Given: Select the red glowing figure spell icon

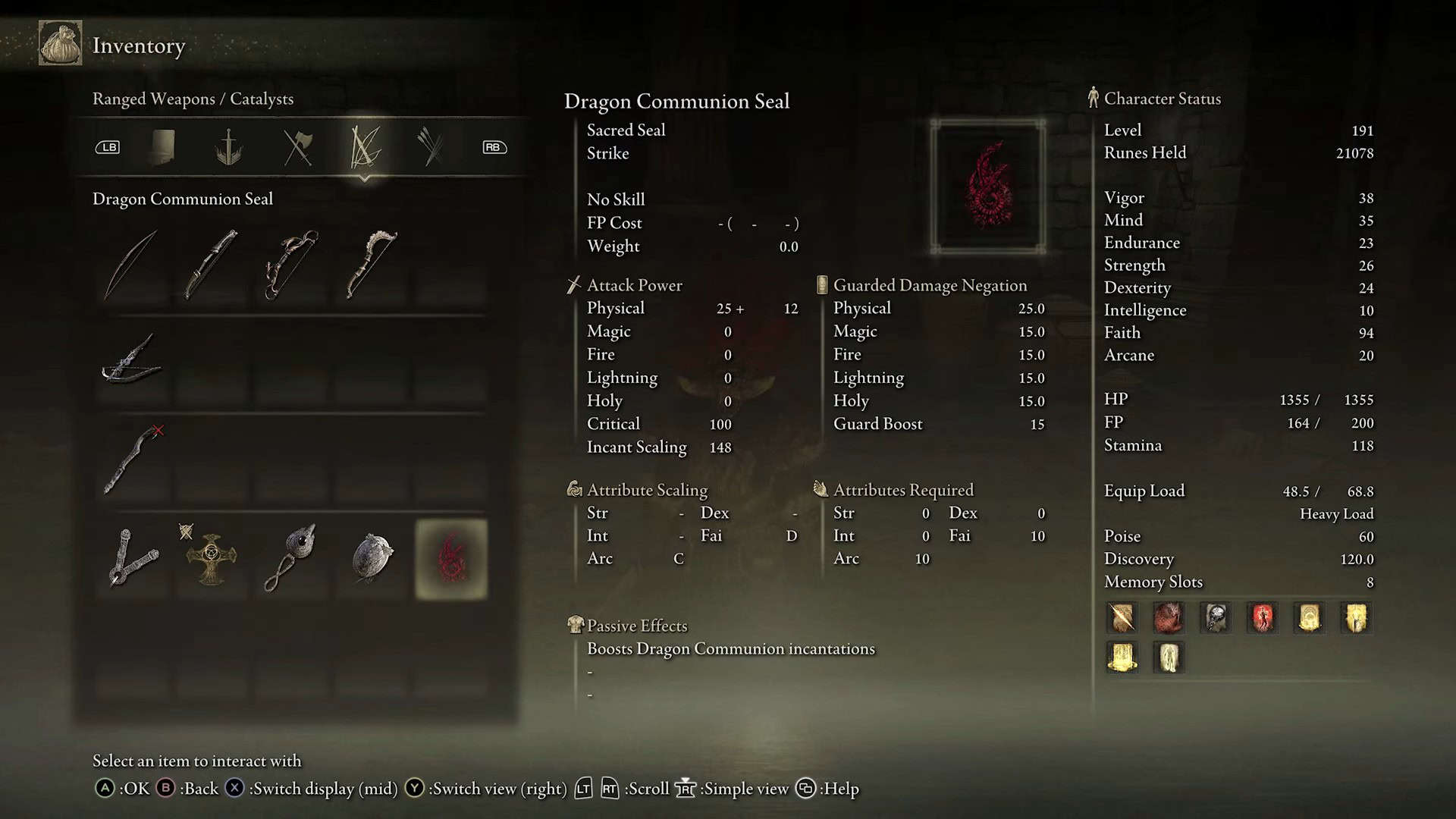Looking at the screenshot, I should [1263, 618].
